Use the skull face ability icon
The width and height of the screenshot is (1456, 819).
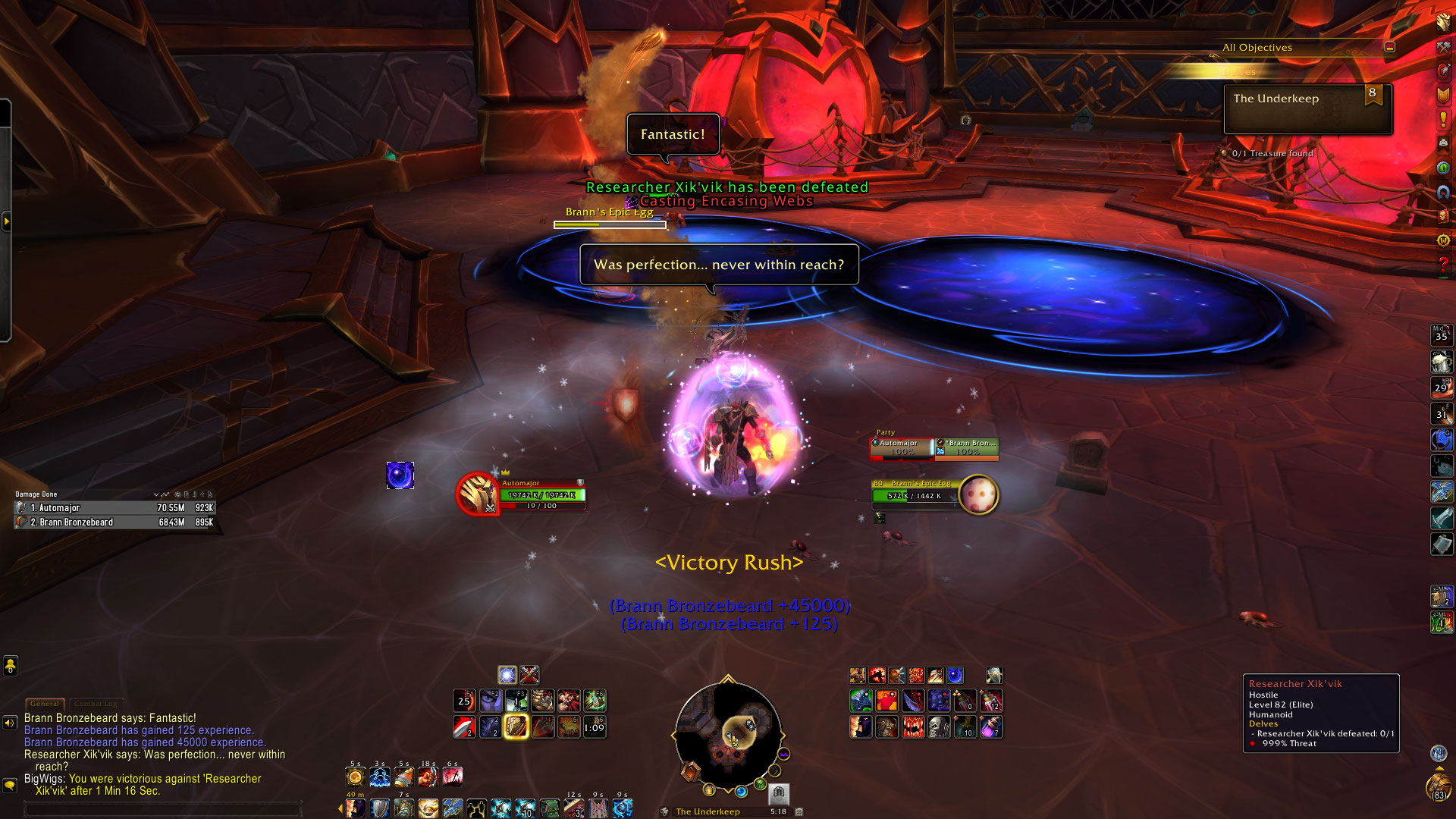940,727
